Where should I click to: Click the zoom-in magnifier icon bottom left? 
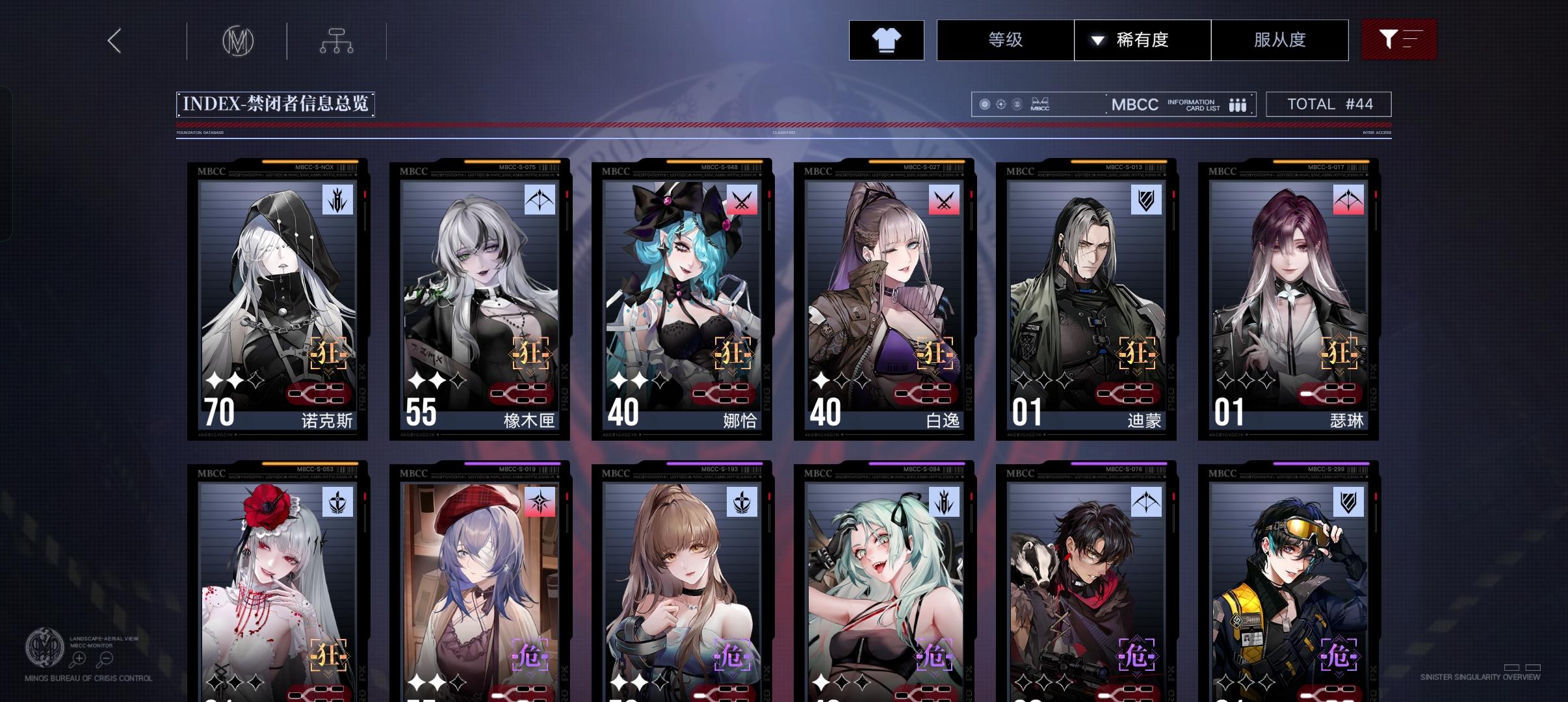pos(79,658)
